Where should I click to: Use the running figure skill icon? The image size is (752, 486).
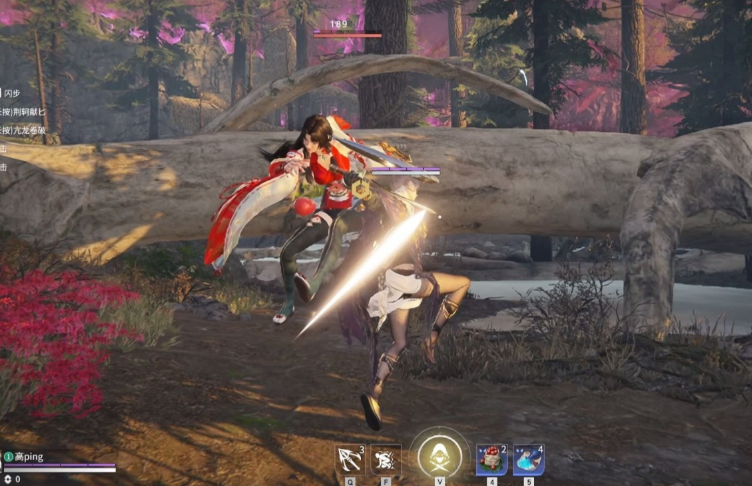386,459
